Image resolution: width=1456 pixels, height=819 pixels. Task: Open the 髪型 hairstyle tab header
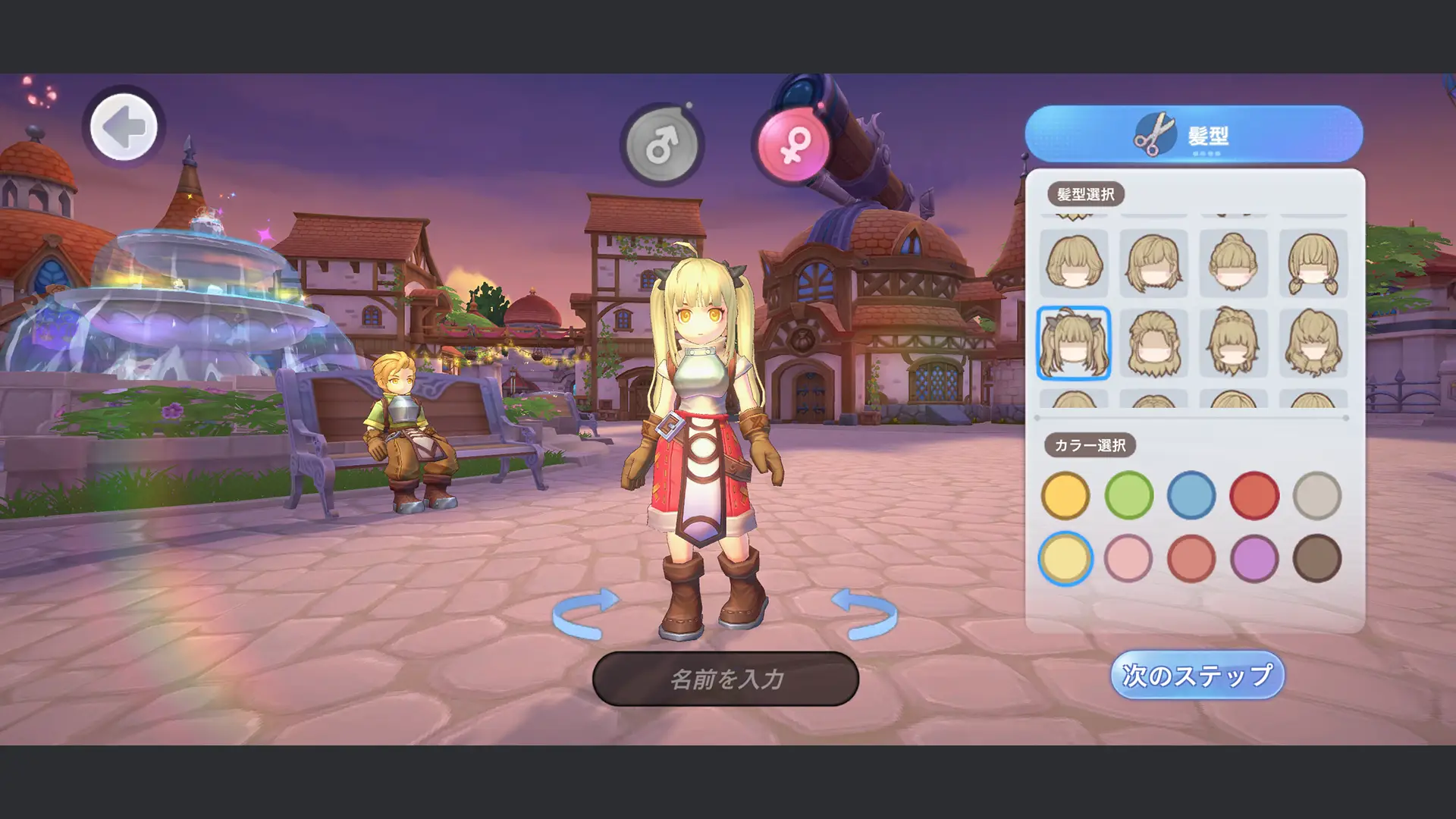coord(1194,134)
